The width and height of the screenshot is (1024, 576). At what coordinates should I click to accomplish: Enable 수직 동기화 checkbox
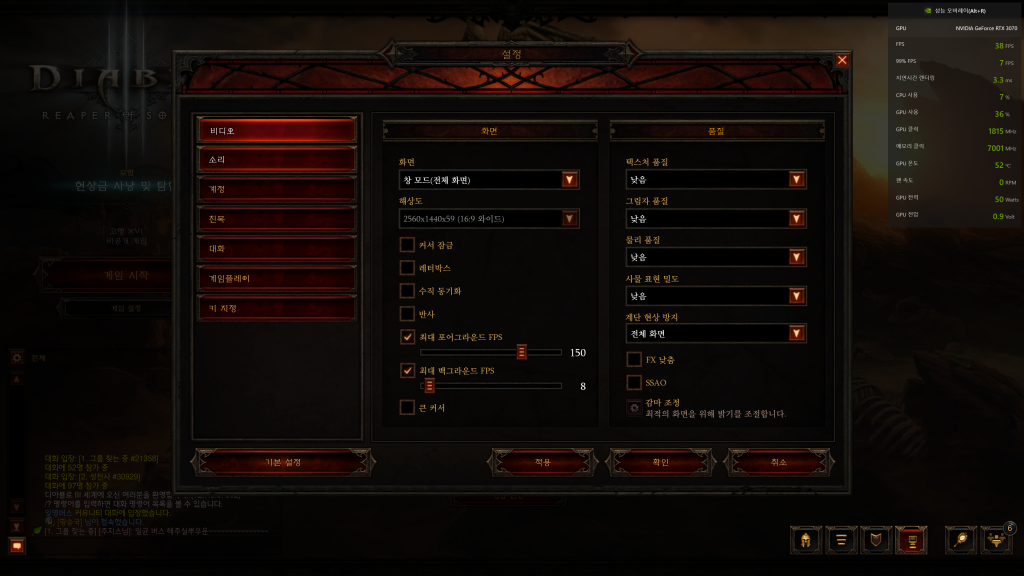[x=407, y=290]
